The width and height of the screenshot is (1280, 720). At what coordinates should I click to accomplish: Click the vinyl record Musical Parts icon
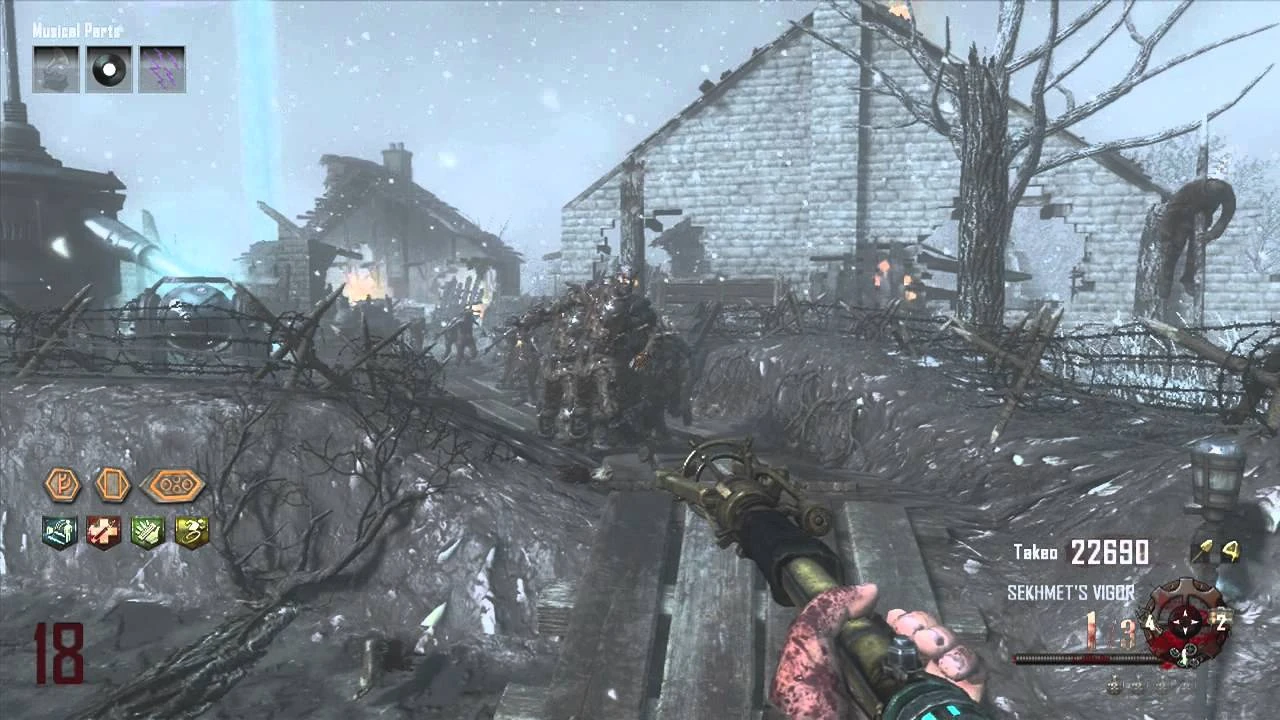click(111, 68)
